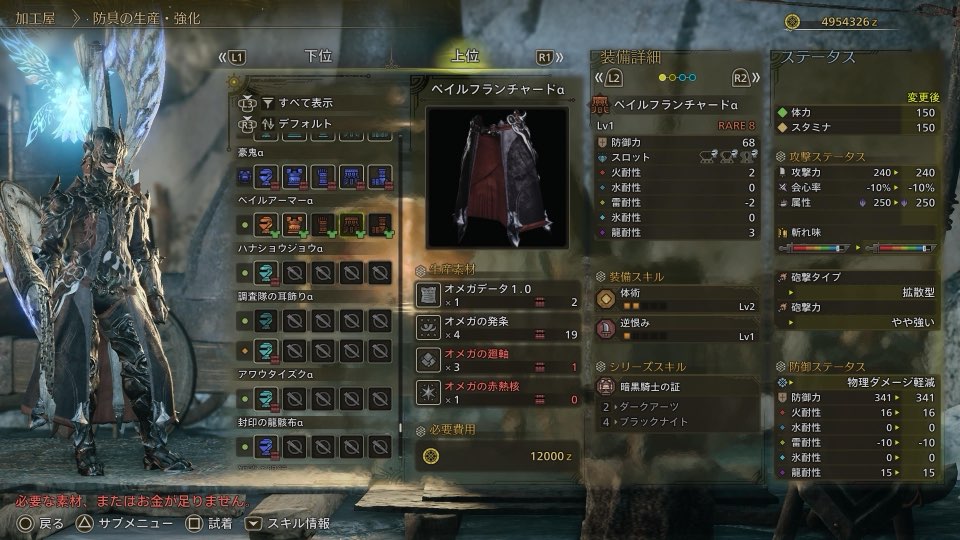The height and width of the screenshot is (540, 960).
Task: Select the オメガの発条 material row
Action: click(497, 327)
